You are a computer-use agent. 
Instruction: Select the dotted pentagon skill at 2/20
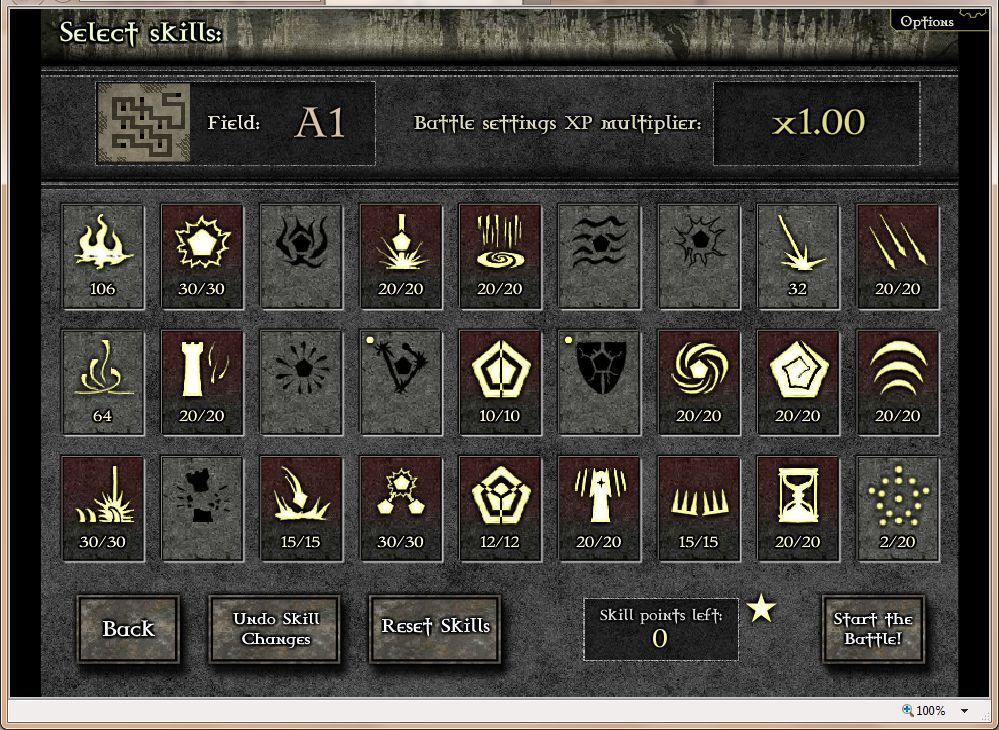[898, 508]
